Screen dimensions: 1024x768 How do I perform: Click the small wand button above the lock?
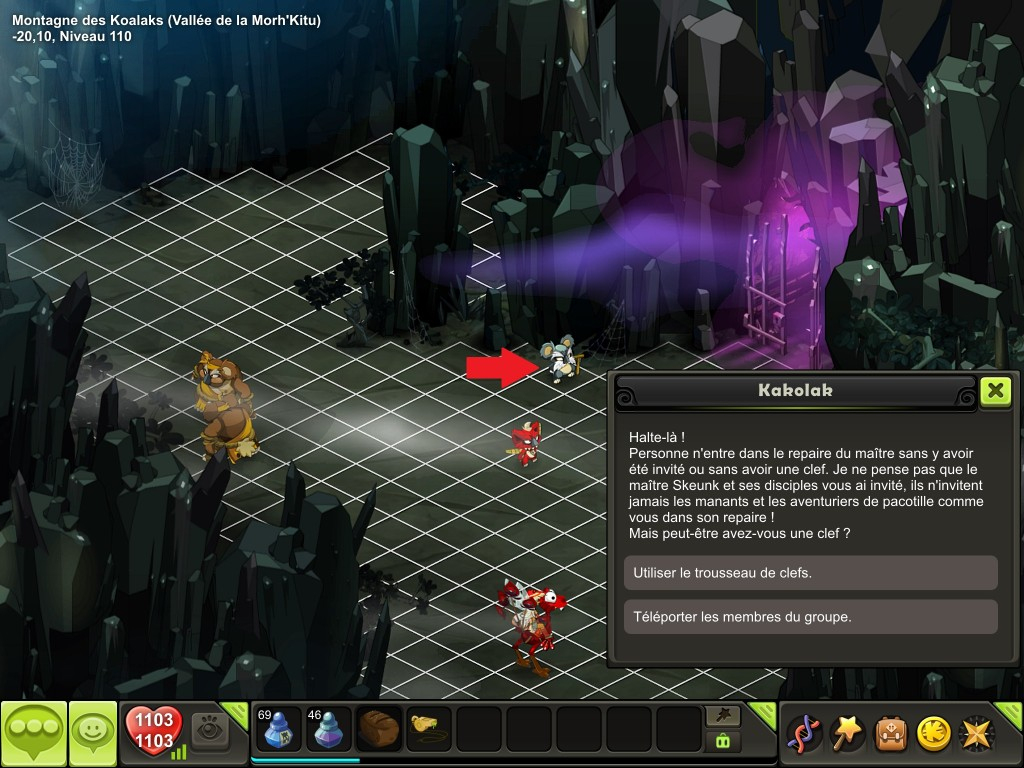click(722, 715)
